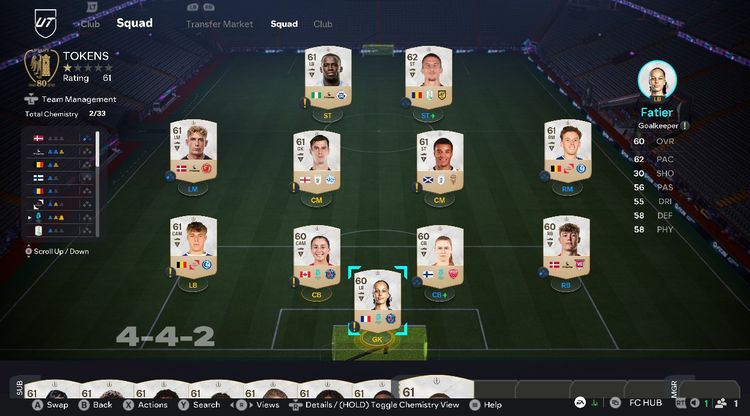The height and width of the screenshot is (416, 750).
Task: Select the CB card with Finland flag
Action: (439, 258)
